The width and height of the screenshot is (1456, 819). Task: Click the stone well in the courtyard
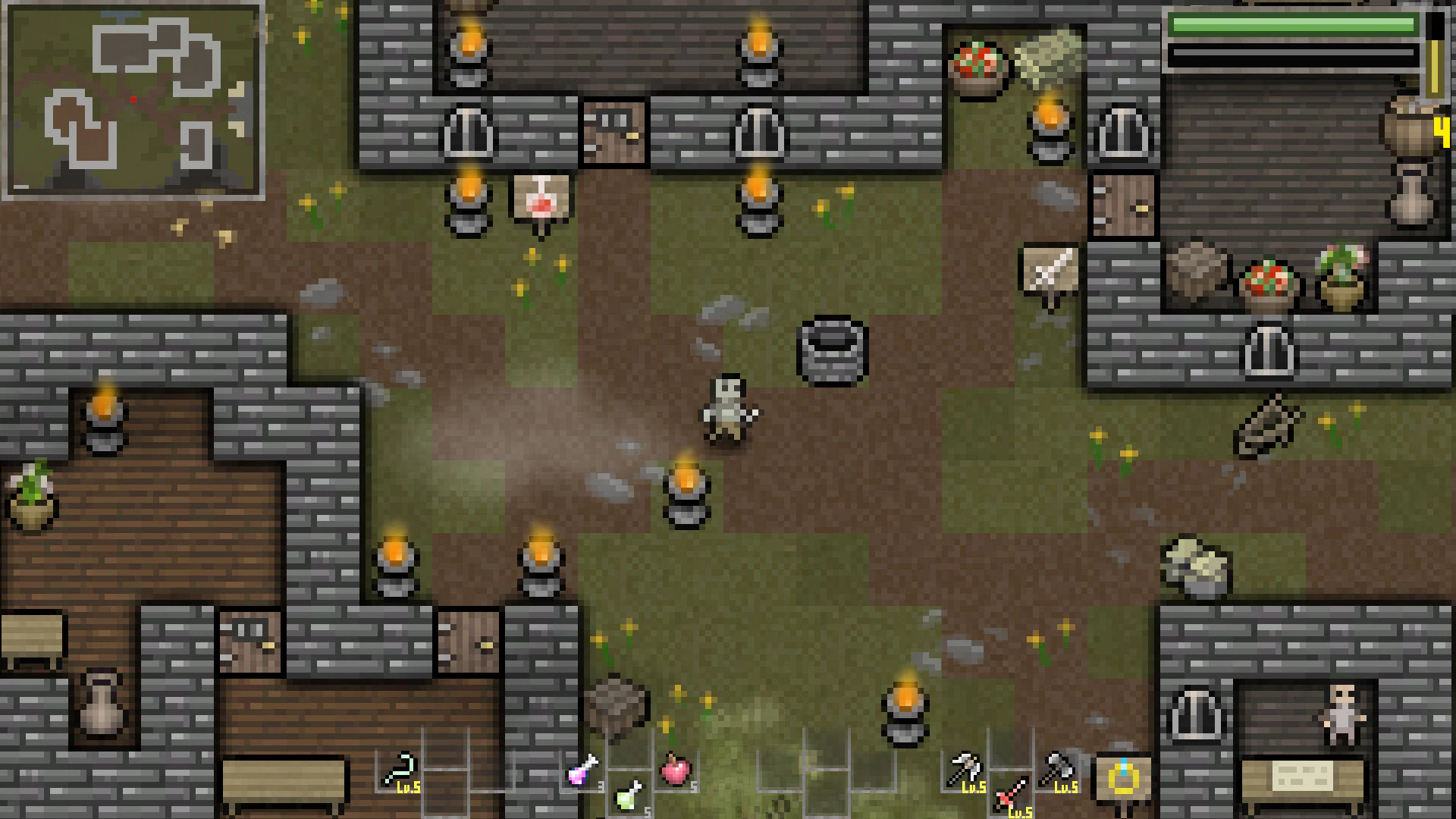833,348
